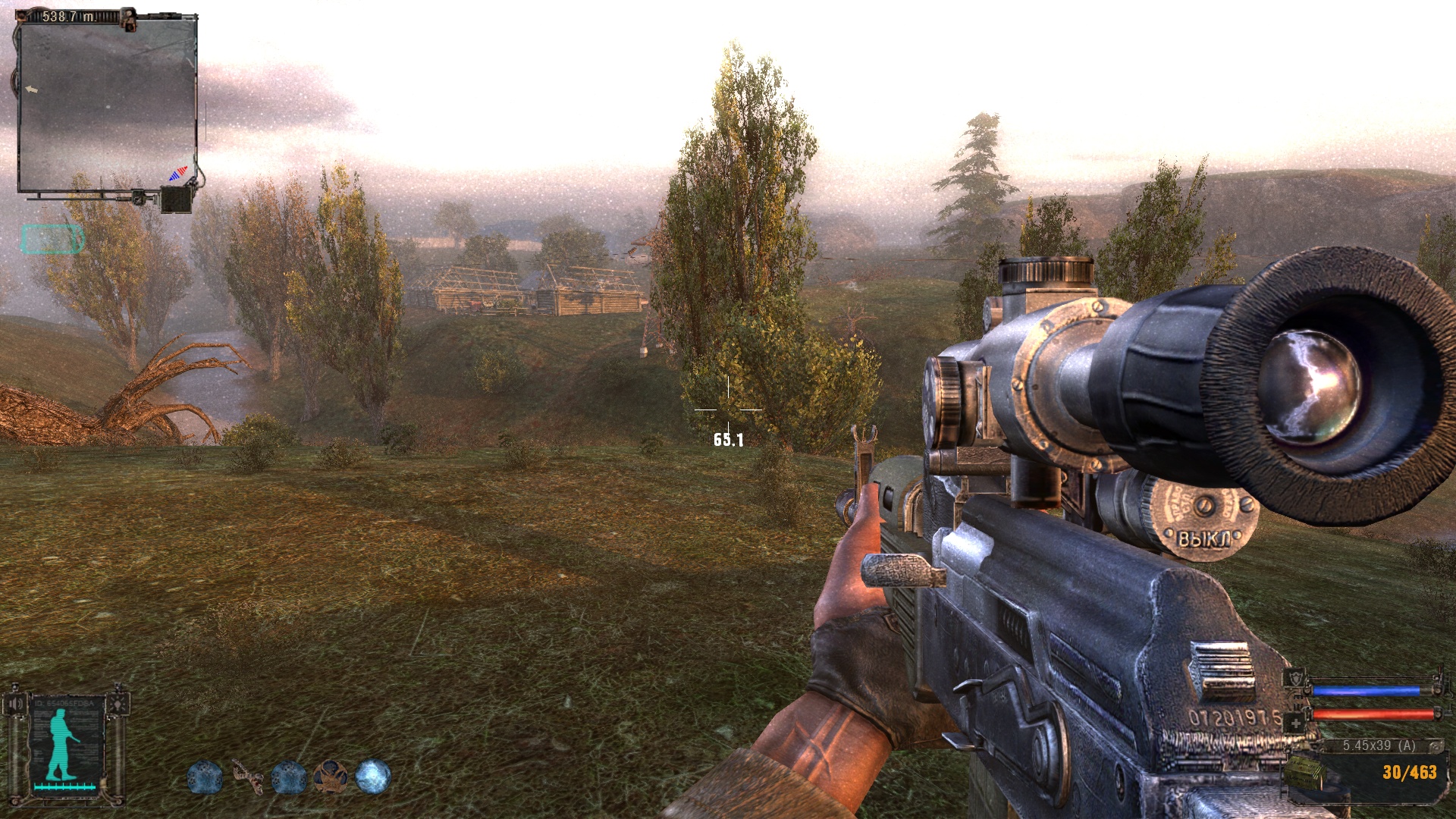1456x819 pixels.
Task: Click the health cross icon
Action: tap(1295, 723)
